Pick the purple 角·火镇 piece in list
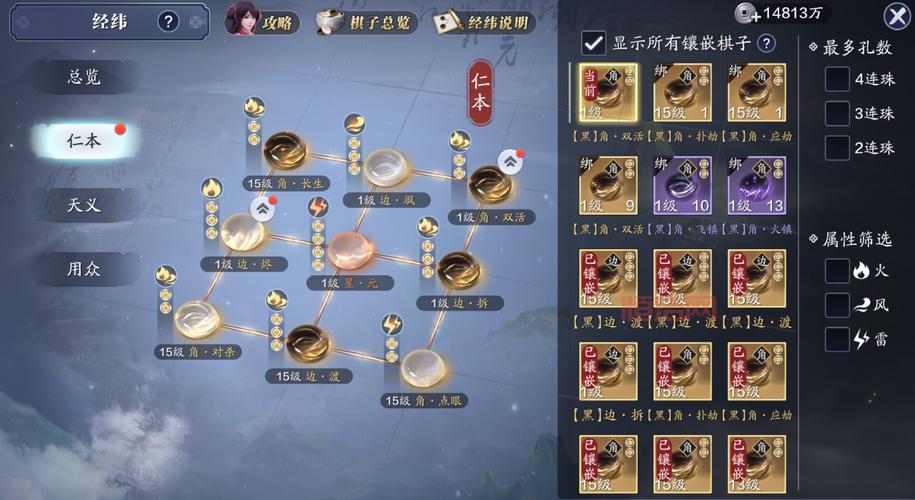This screenshot has height=500, width=915. click(757, 185)
